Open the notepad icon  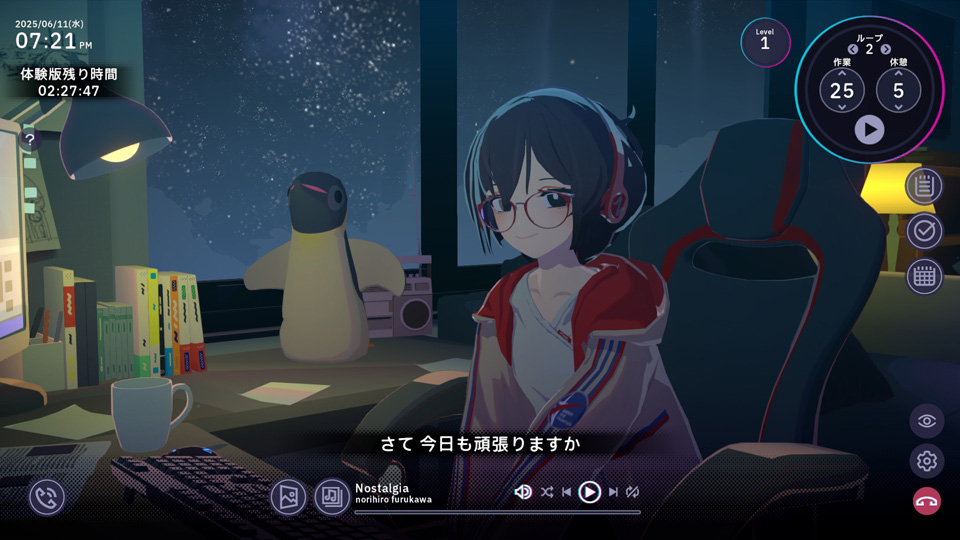coord(925,185)
